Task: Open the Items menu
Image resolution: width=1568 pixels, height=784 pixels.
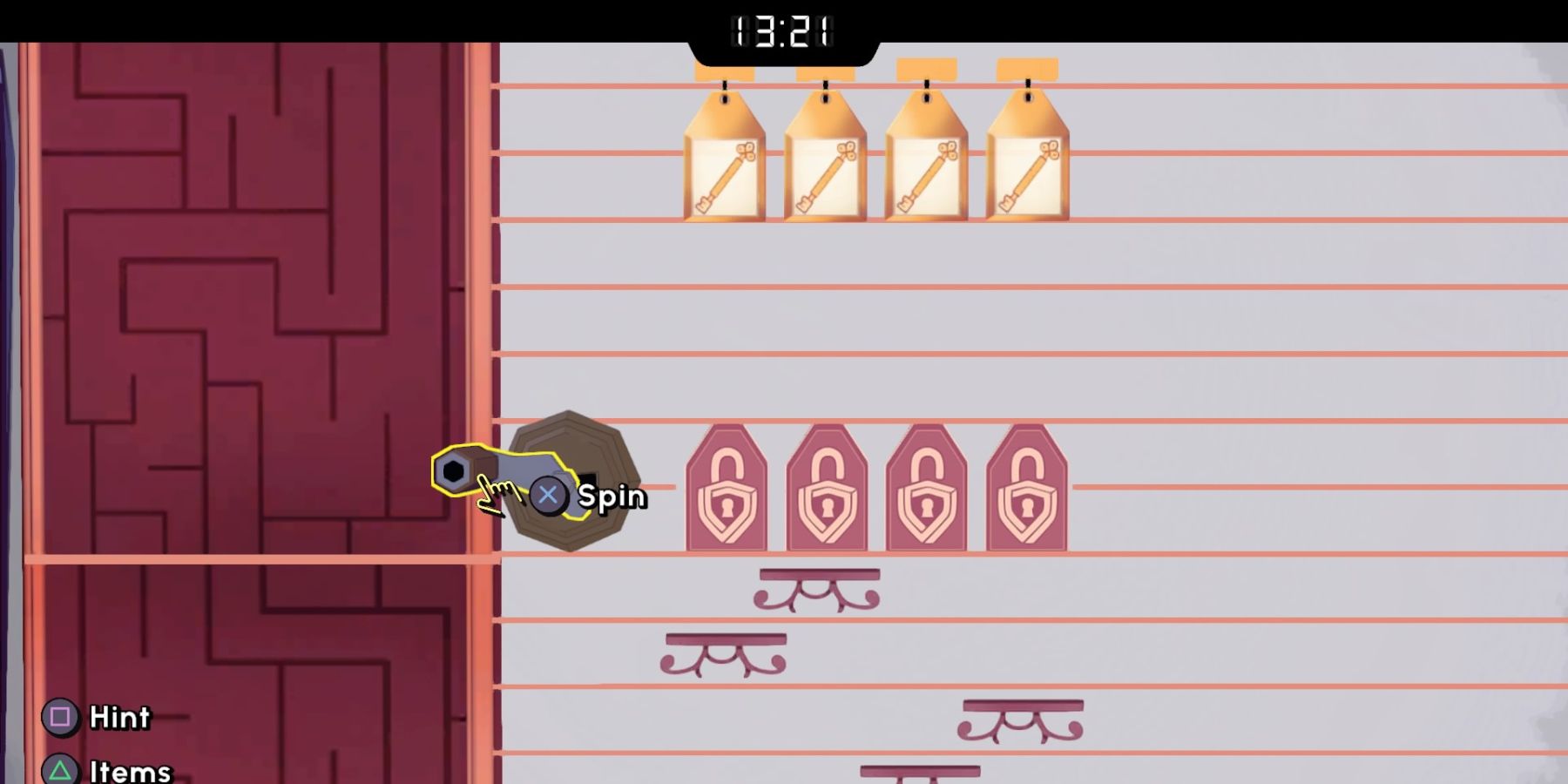Action: click(127, 771)
